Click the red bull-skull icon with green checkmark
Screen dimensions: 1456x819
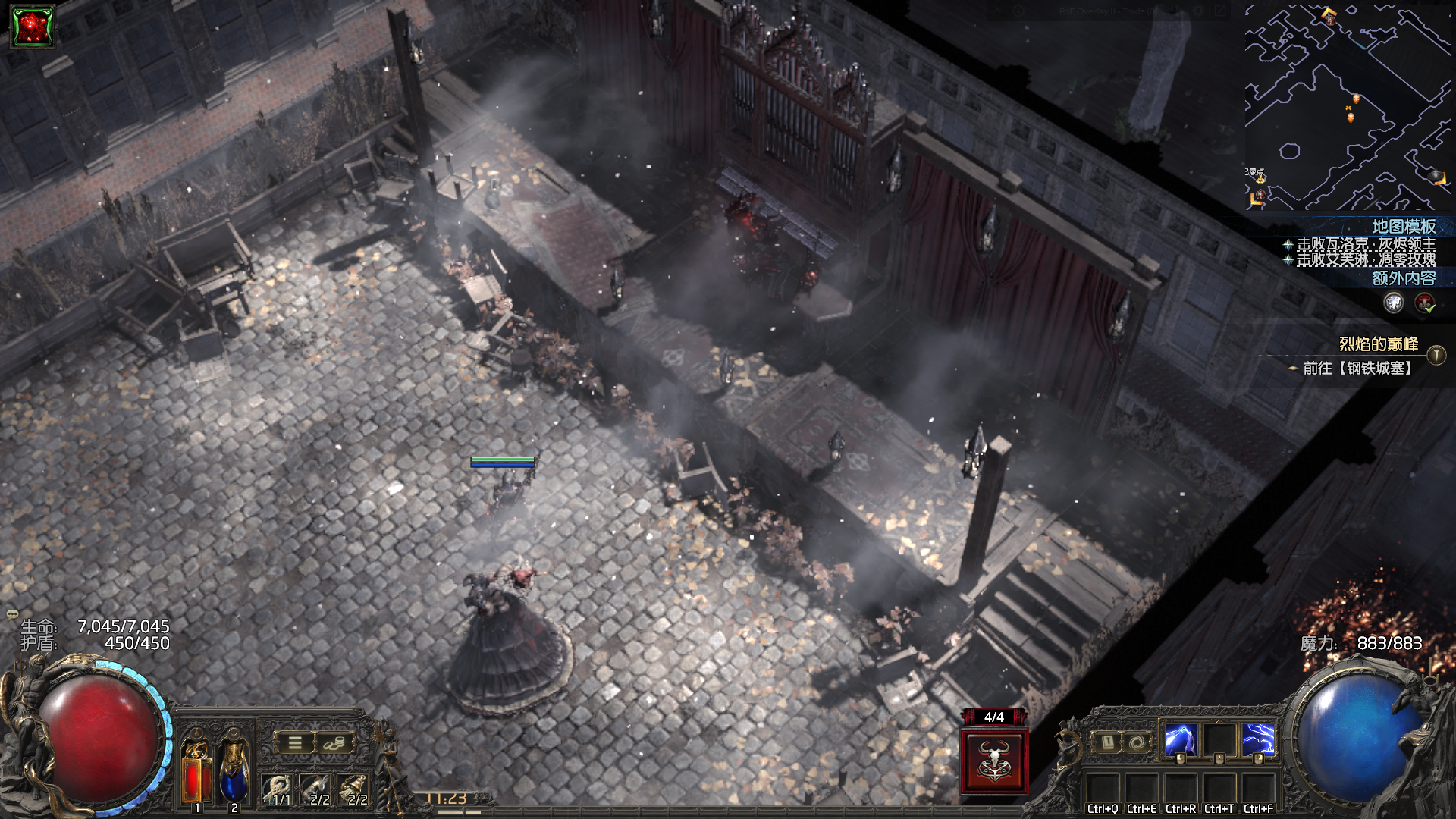(x=1425, y=303)
